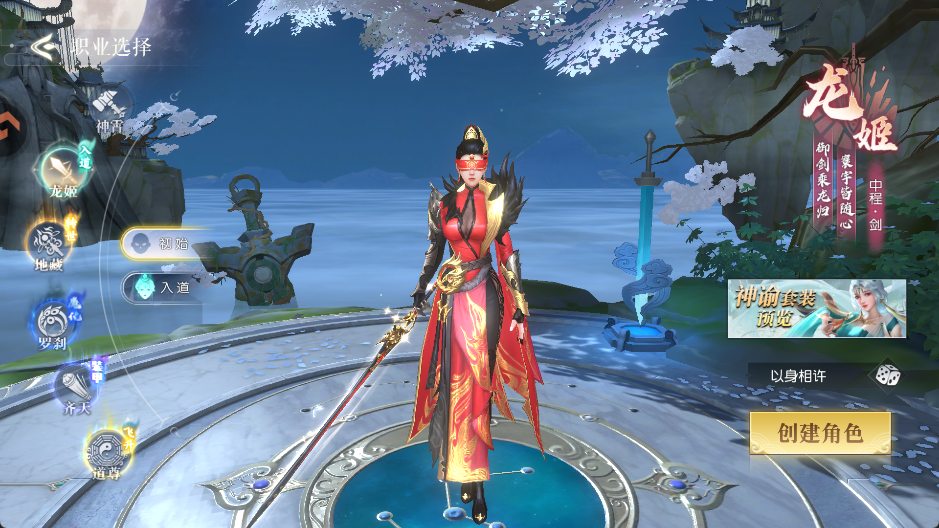This screenshot has width=939, height=528.
Task: Choose the 龙姬 class icon
Action: (62, 168)
